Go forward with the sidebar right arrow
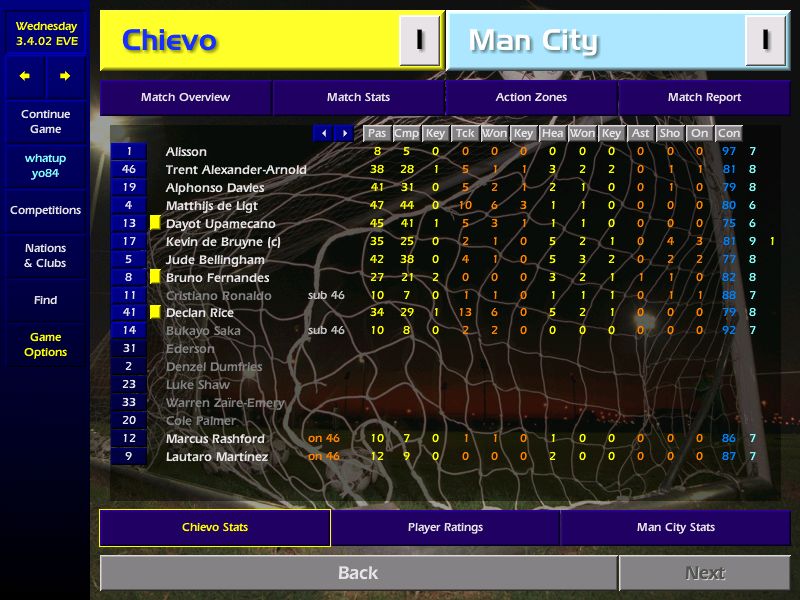Image resolution: width=800 pixels, height=600 pixels. (x=65, y=76)
